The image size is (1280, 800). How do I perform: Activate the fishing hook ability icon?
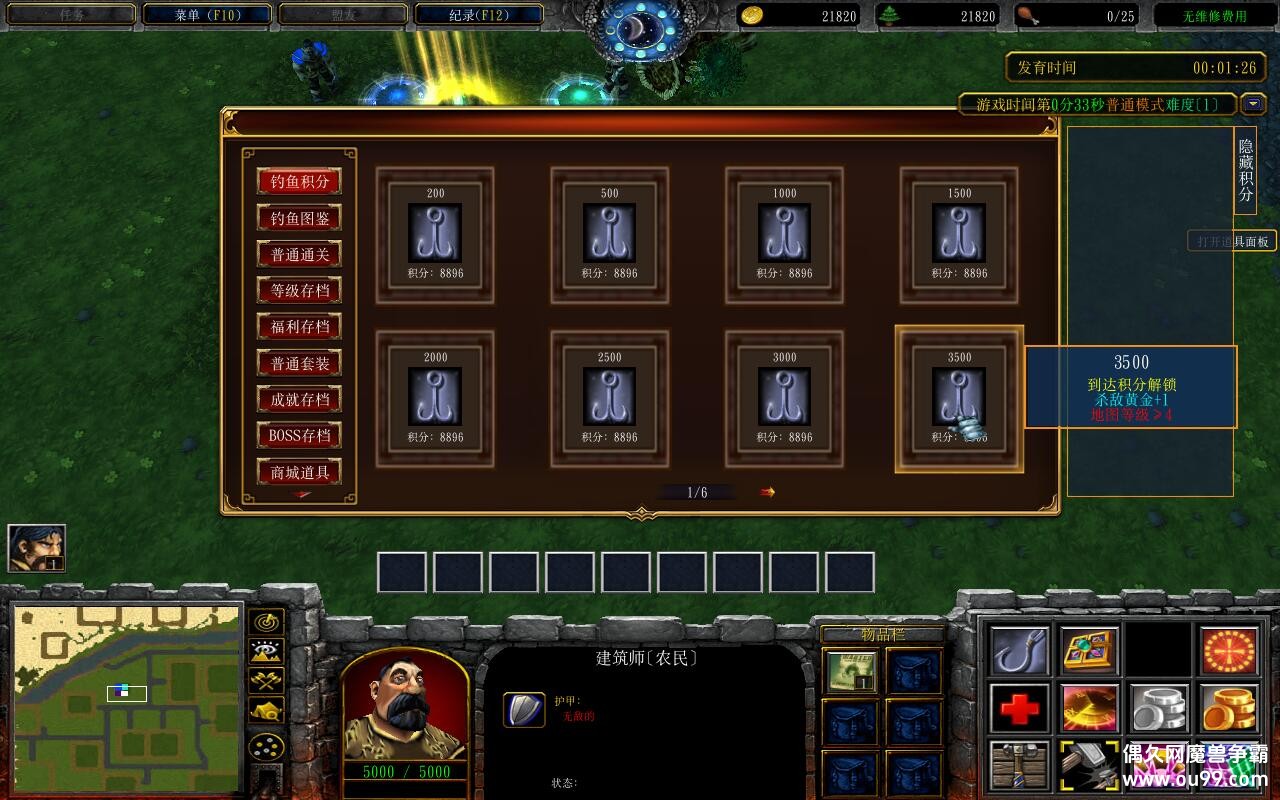[1020, 651]
